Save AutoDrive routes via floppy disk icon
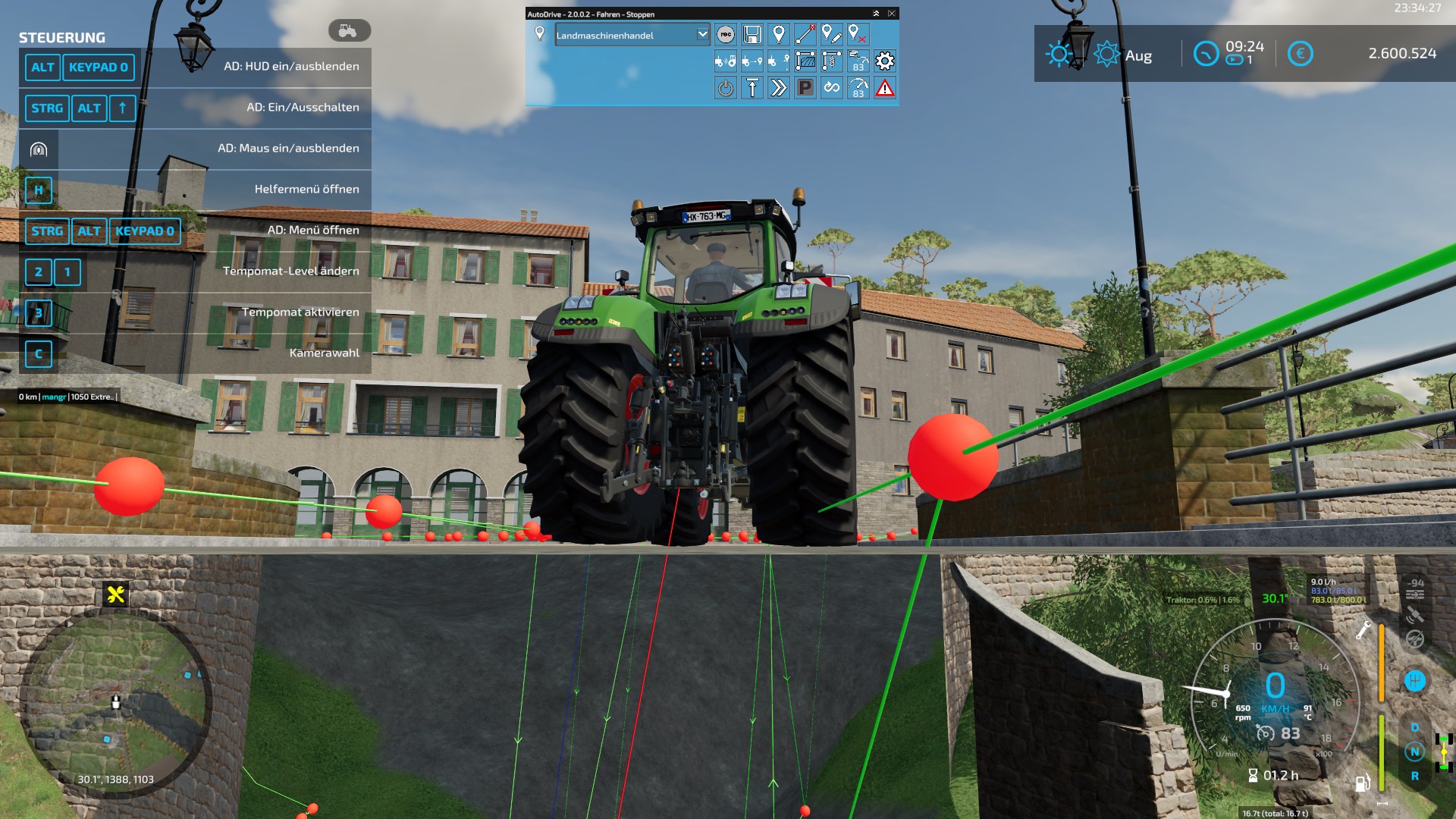The image size is (1456, 819). click(752, 34)
